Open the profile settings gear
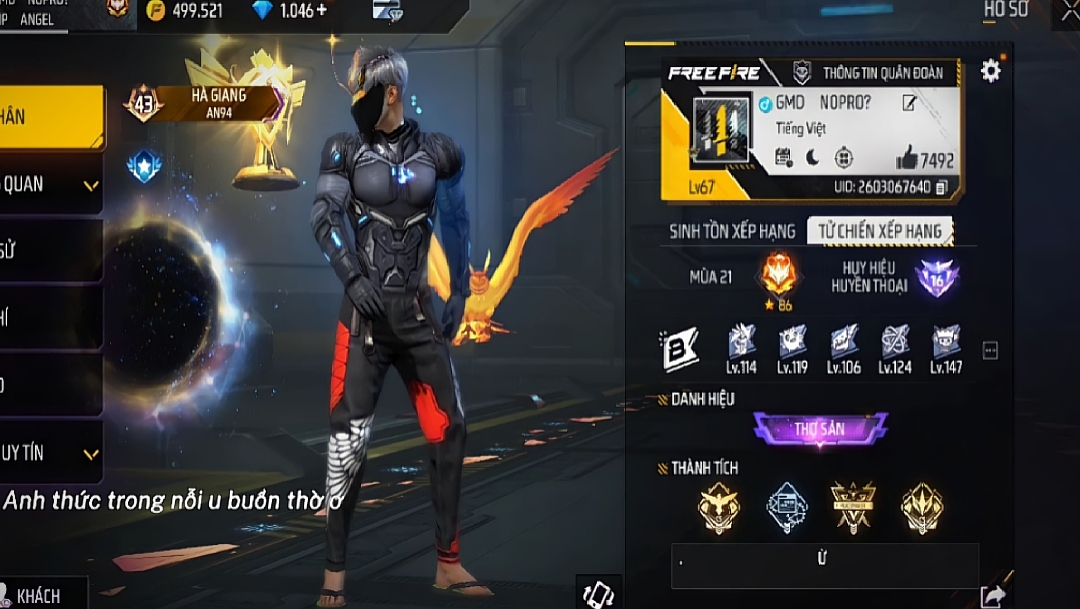The image size is (1080, 609). 990,70
